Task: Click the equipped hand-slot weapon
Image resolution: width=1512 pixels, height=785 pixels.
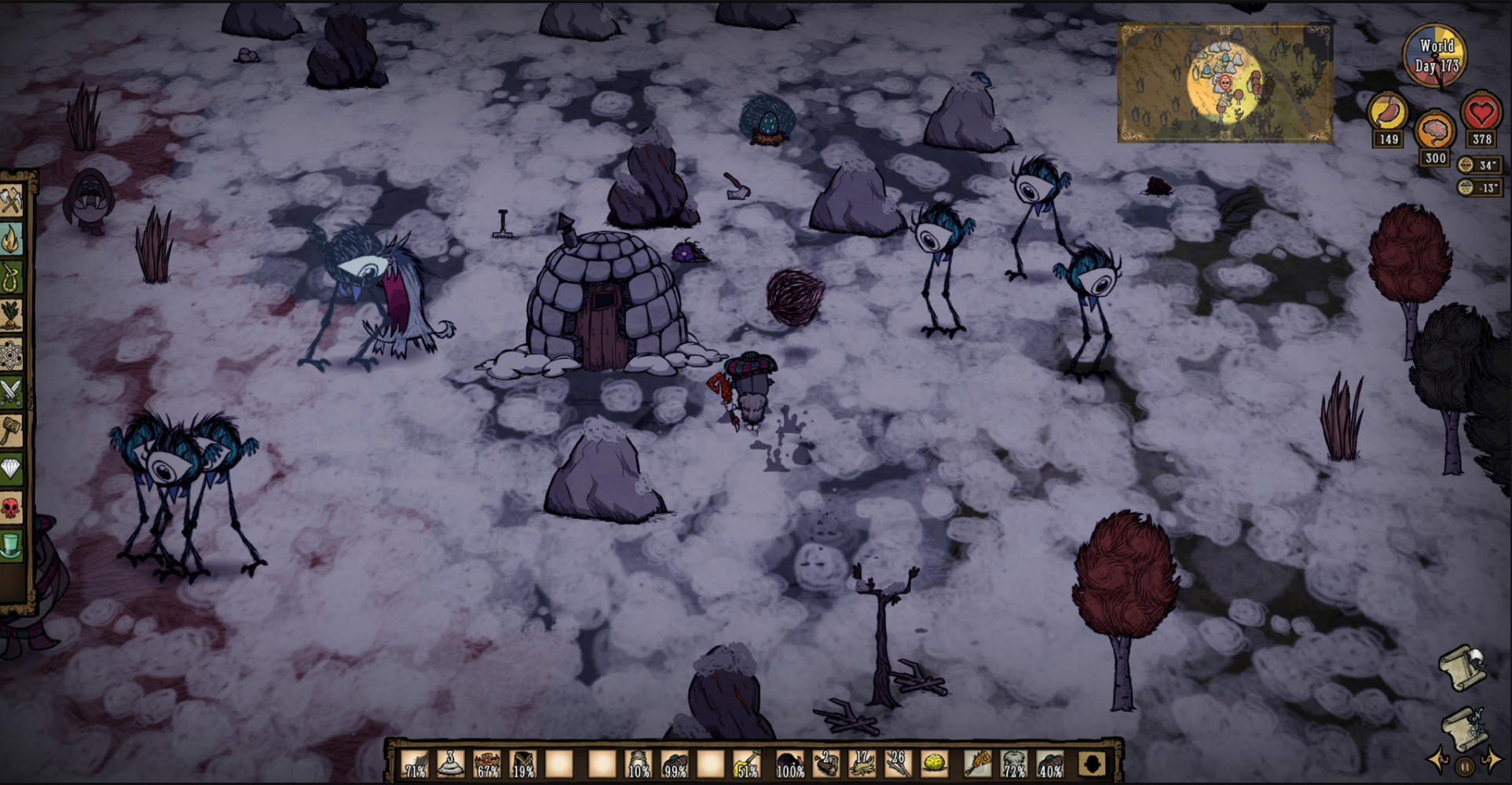Action: pyautogui.click(x=978, y=763)
